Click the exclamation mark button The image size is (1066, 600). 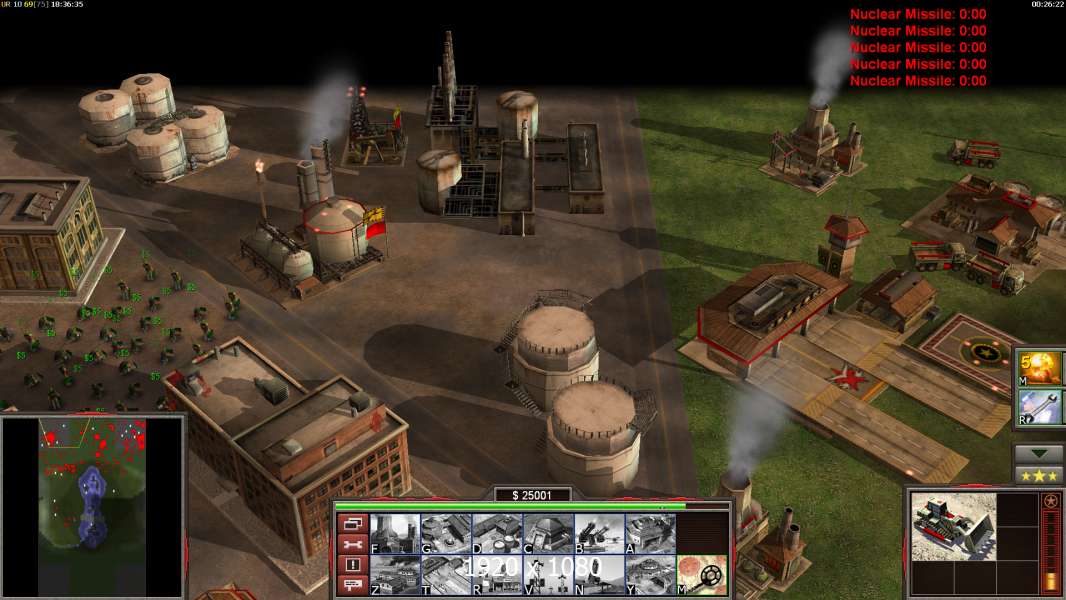[x=352, y=565]
